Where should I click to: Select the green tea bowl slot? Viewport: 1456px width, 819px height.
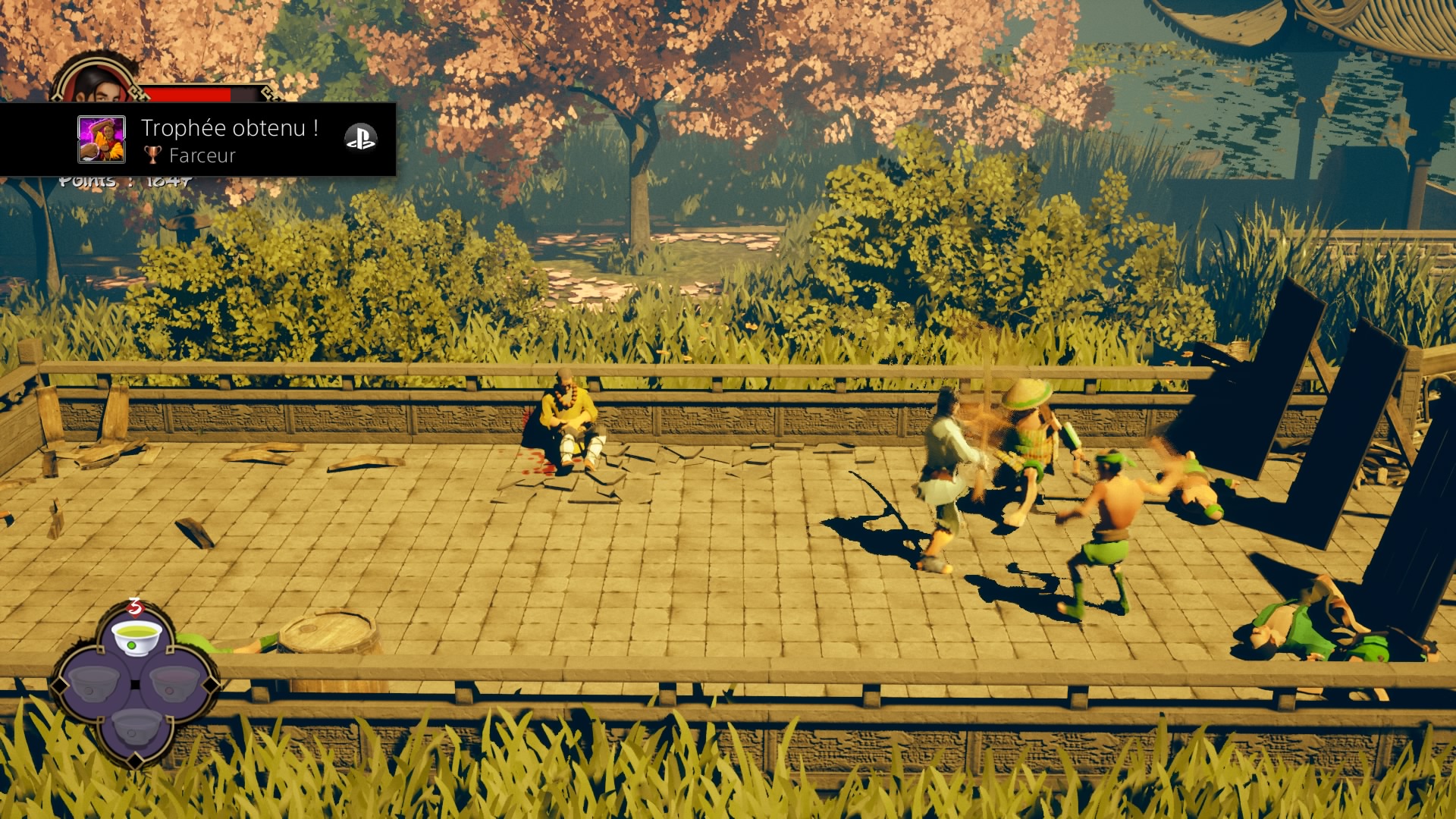(136, 635)
